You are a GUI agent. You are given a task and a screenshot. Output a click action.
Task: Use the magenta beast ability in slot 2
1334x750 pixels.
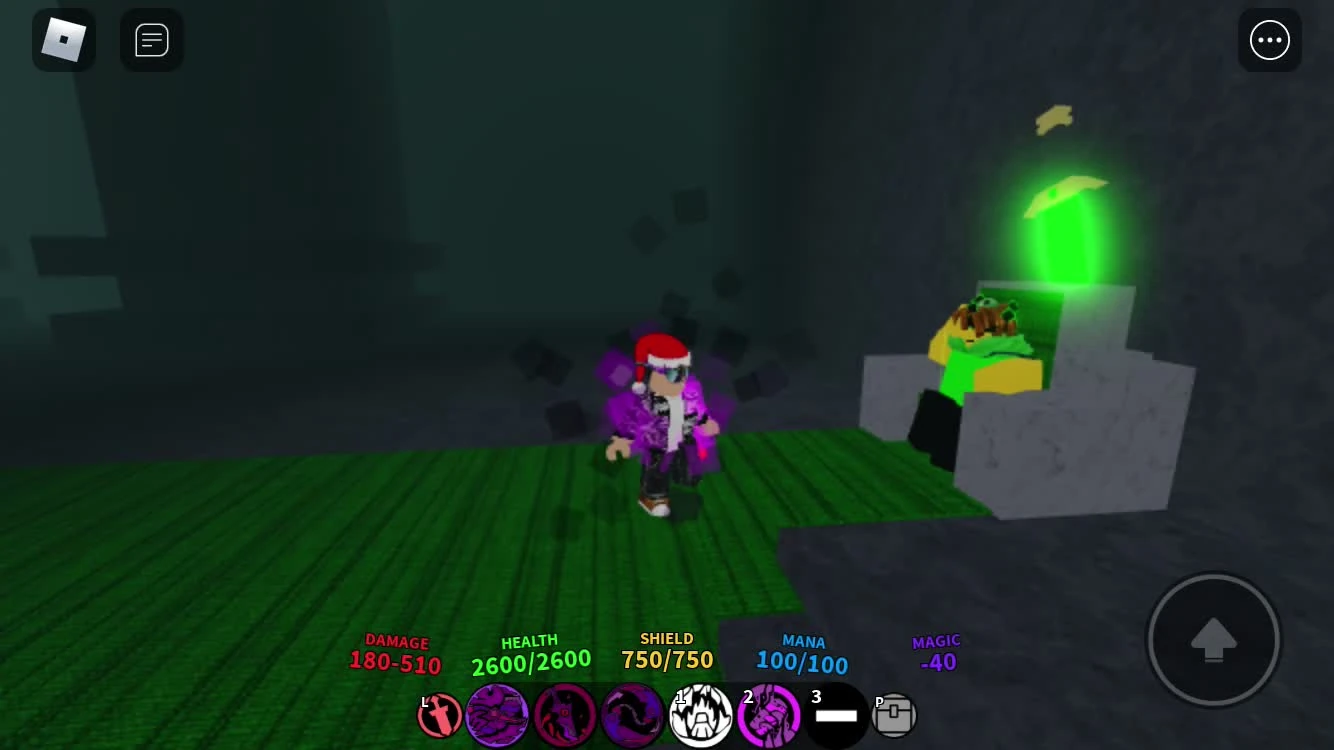[x=769, y=715]
